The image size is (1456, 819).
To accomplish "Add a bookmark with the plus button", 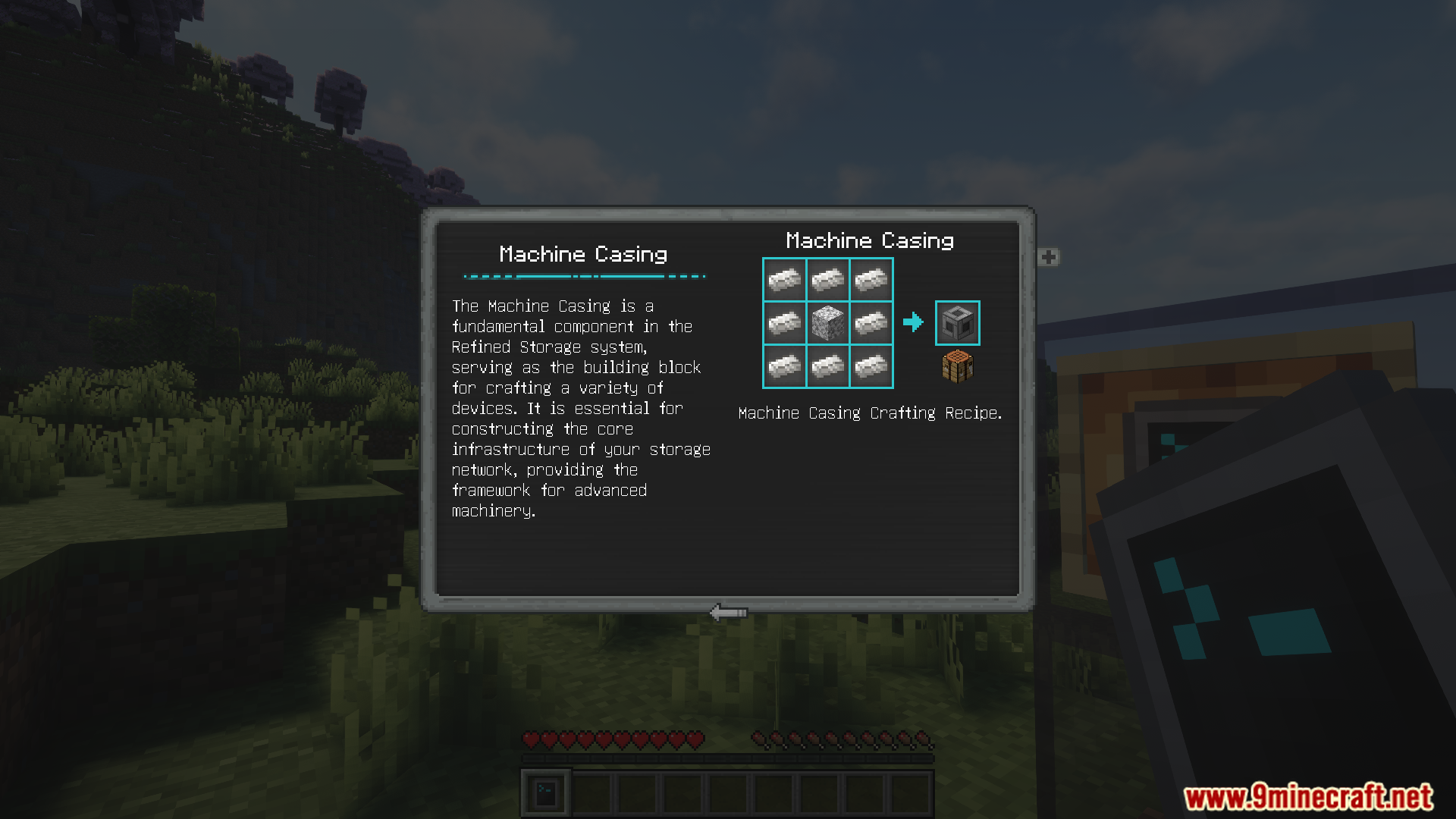I will [x=1049, y=257].
